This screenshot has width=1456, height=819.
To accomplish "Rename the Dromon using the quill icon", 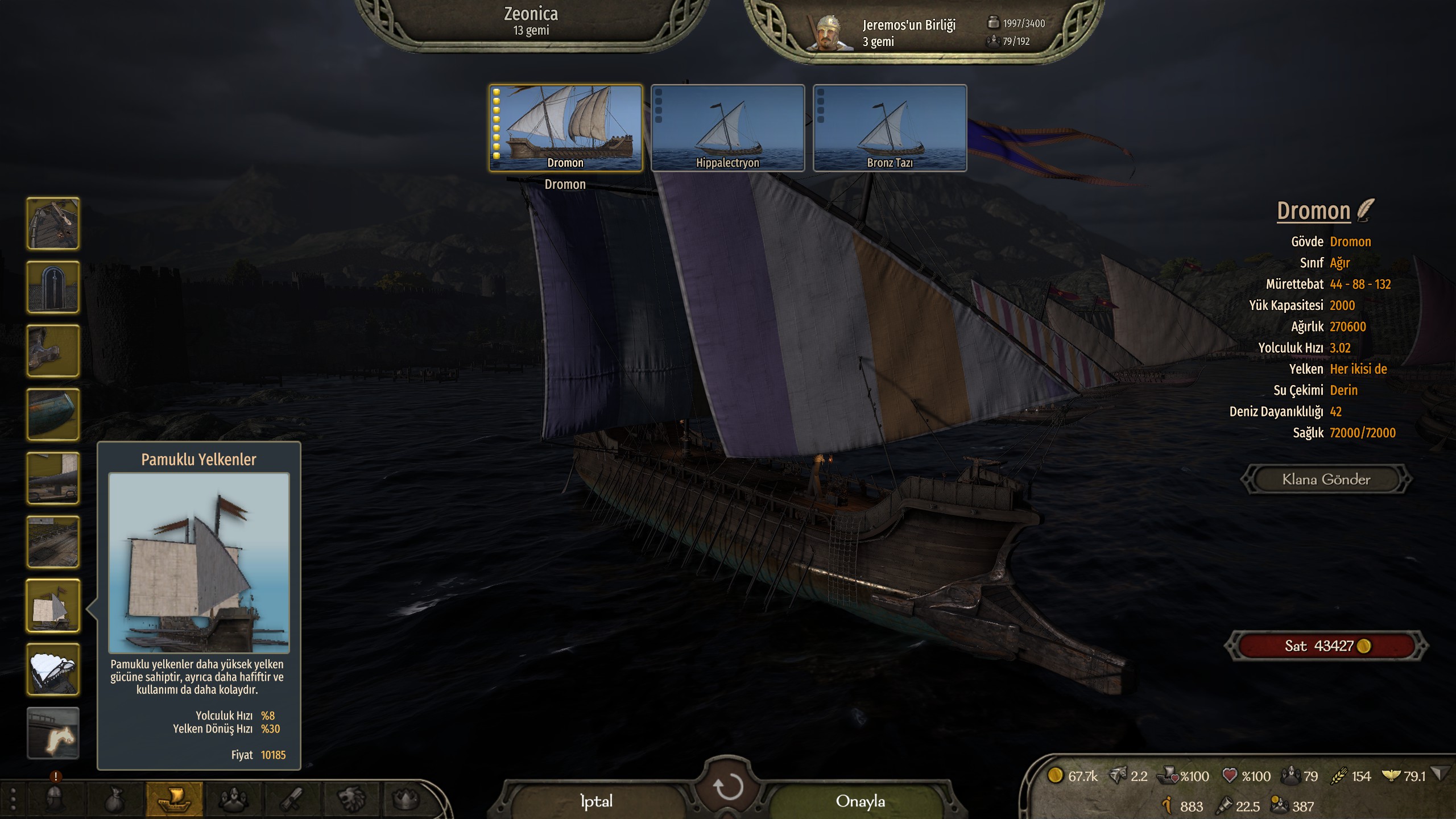I will click(1365, 210).
